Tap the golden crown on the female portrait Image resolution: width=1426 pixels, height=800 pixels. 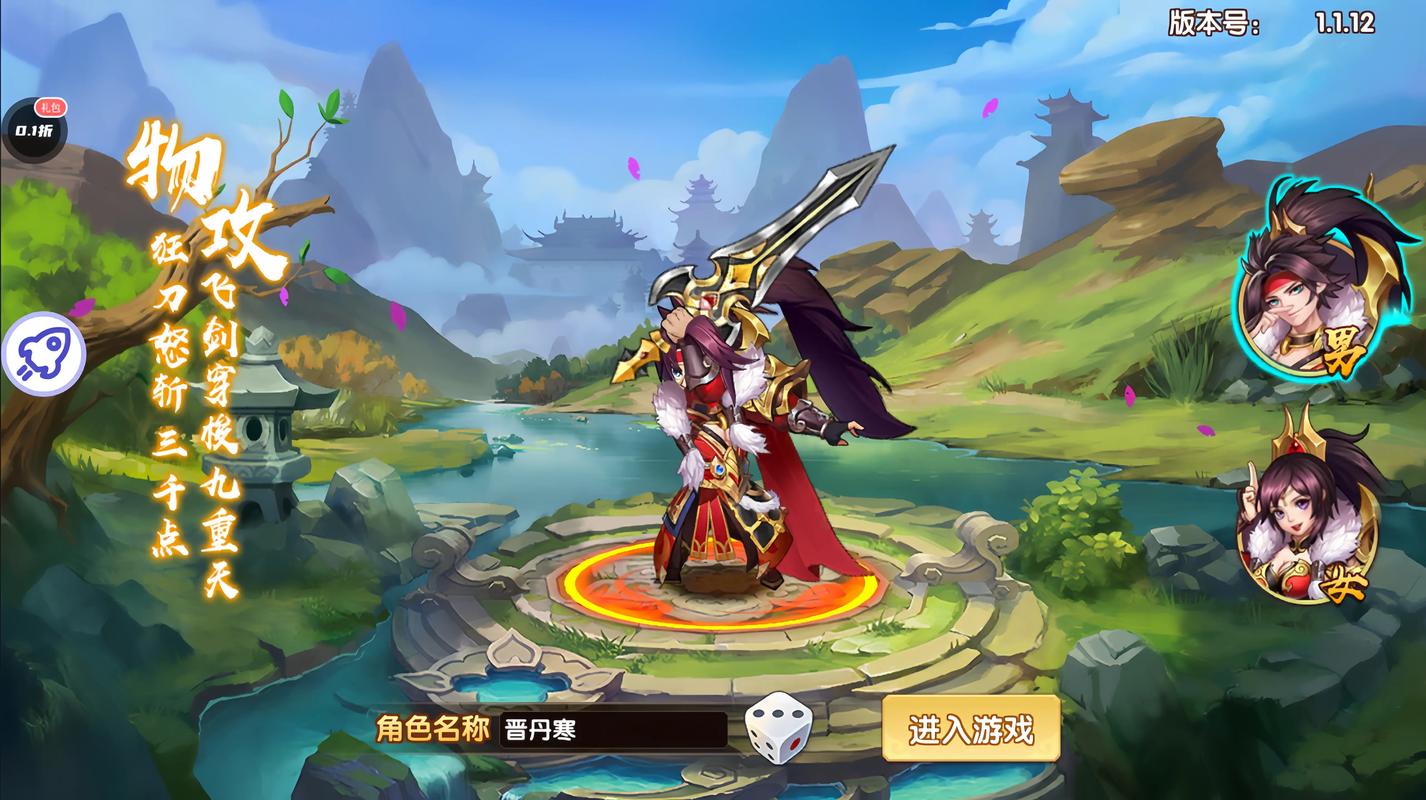[1296, 442]
